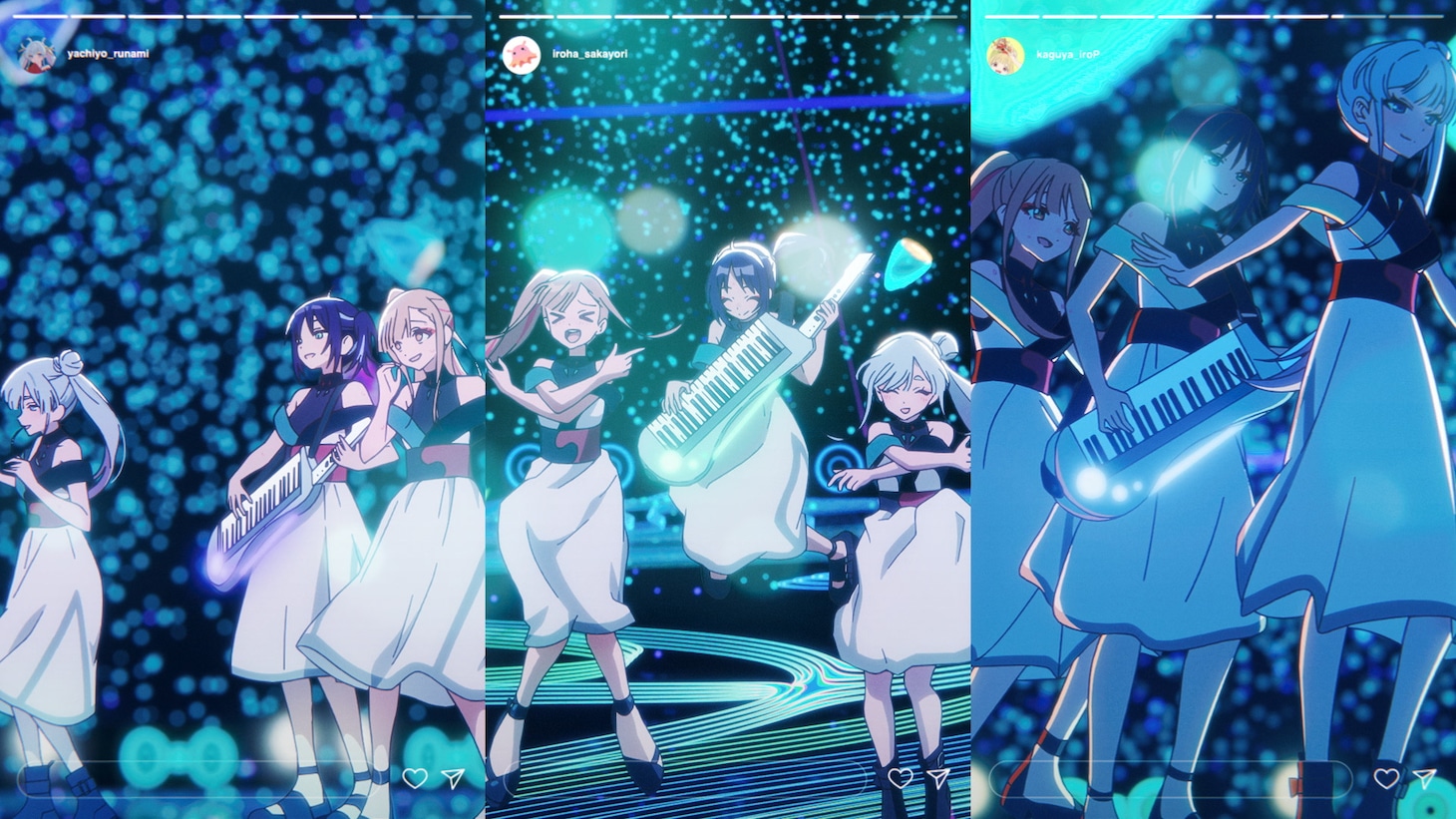Image resolution: width=1456 pixels, height=819 pixels.
Task: Tap the currently filling progress segment on kaguya_iroP's story
Action: [1356, 16]
